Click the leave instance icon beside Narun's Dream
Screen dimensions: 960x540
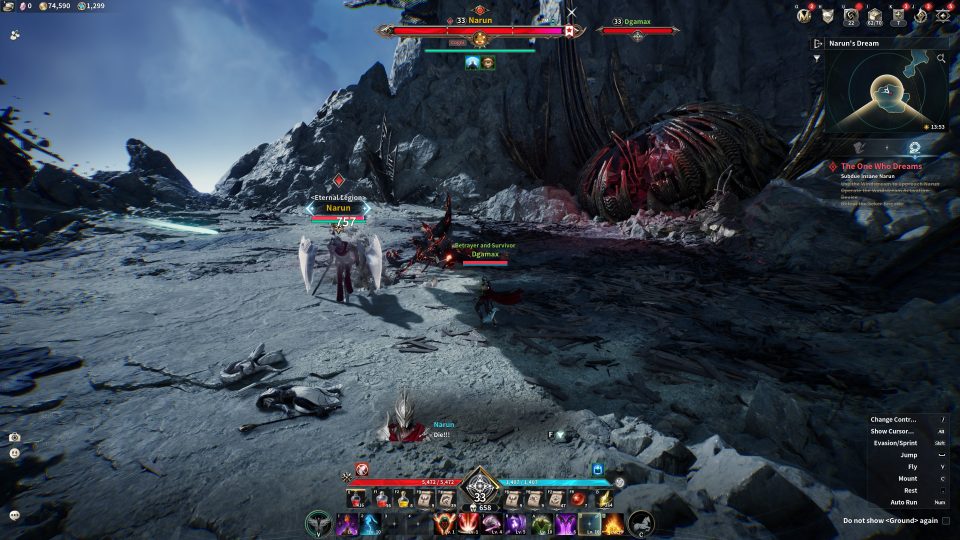pos(818,44)
